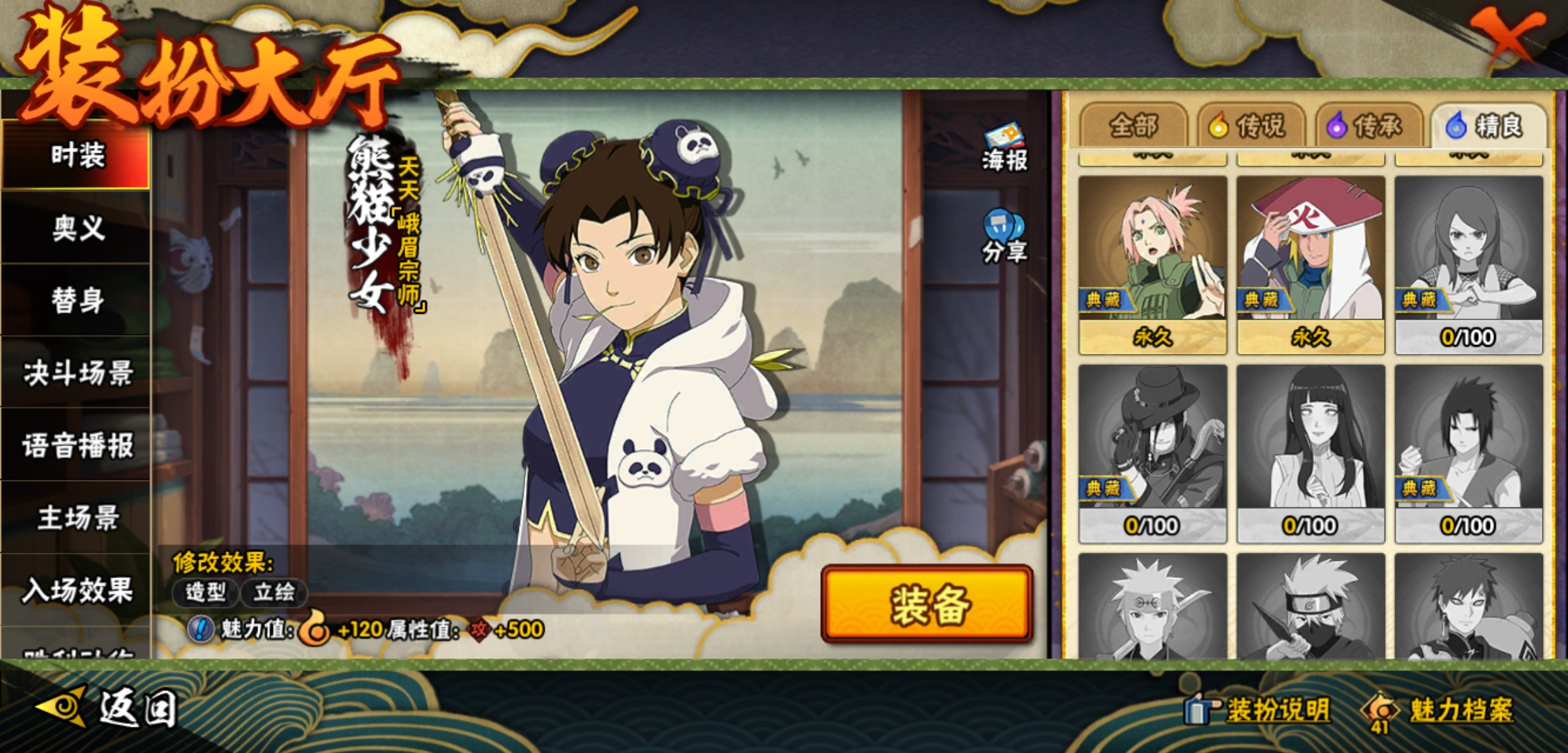The width and height of the screenshot is (1568, 753).
Task: Tap the 分享 share icon
Action: (x=1004, y=237)
